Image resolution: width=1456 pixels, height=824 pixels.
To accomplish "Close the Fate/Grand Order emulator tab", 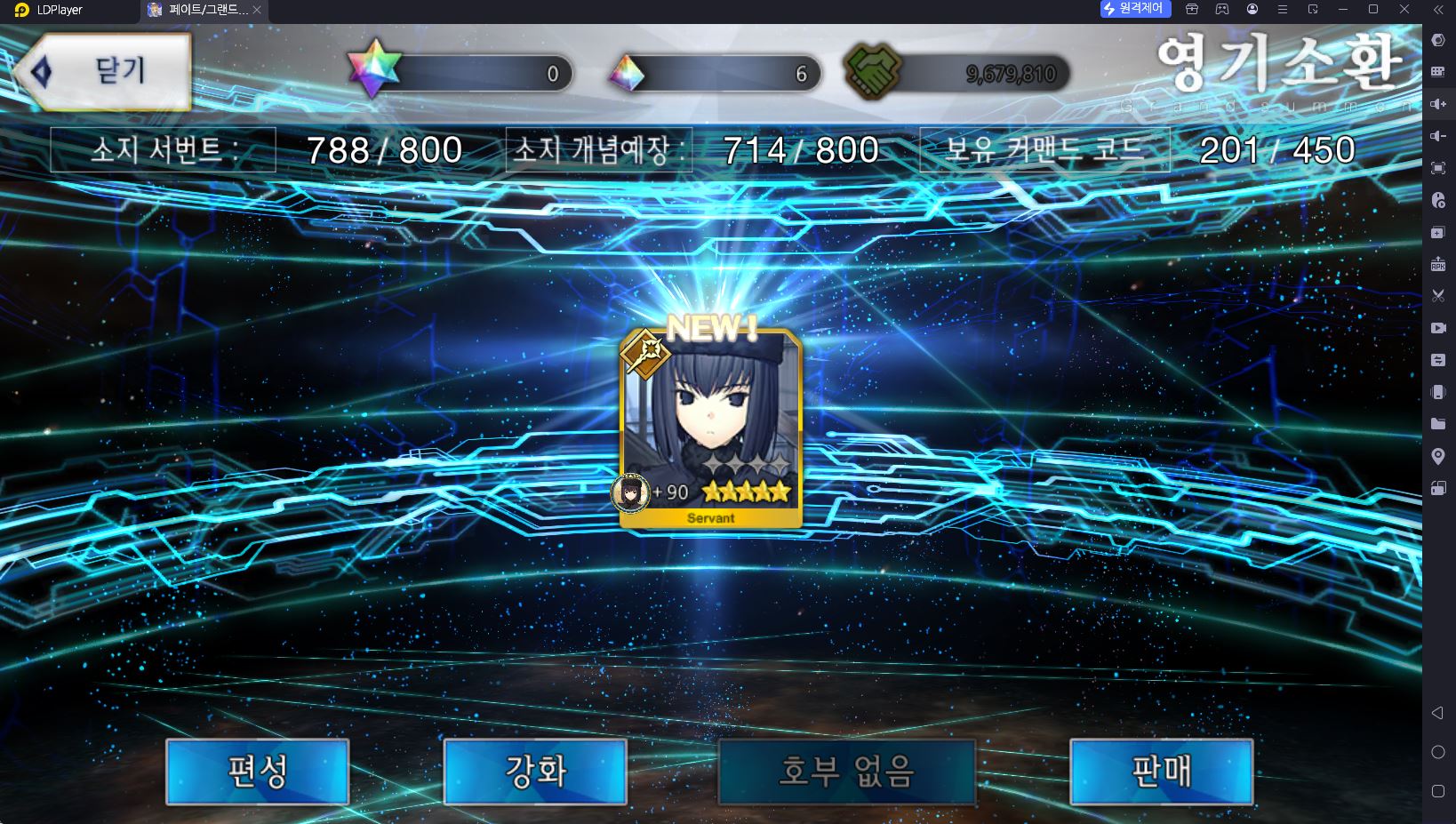I will pyautogui.click(x=257, y=10).
